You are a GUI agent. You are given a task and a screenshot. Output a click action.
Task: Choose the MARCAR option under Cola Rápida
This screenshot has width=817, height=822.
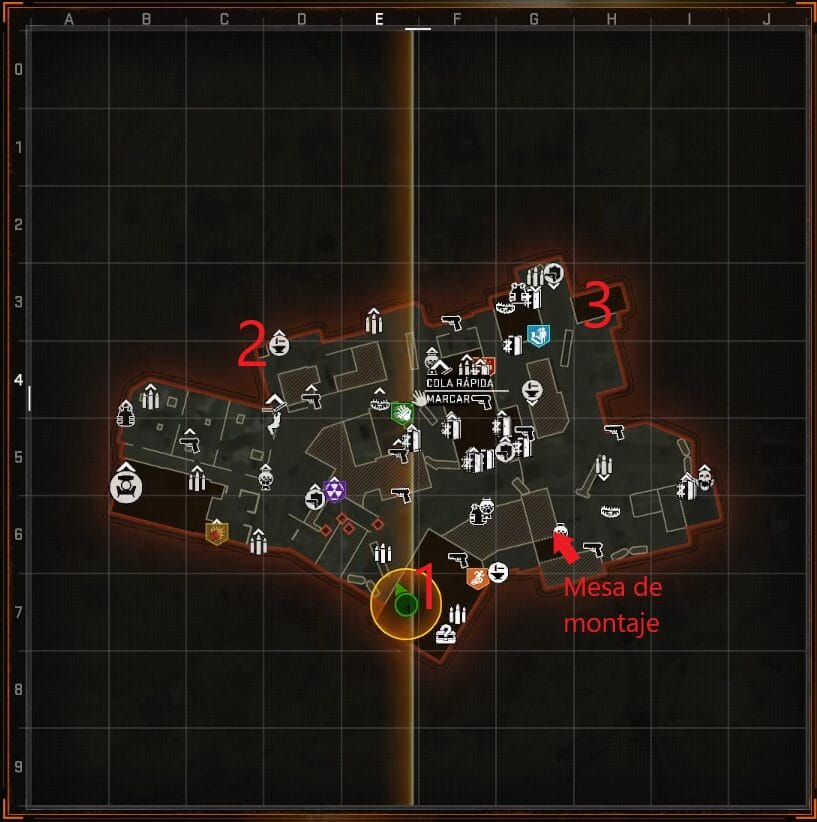pyautogui.click(x=448, y=399)
